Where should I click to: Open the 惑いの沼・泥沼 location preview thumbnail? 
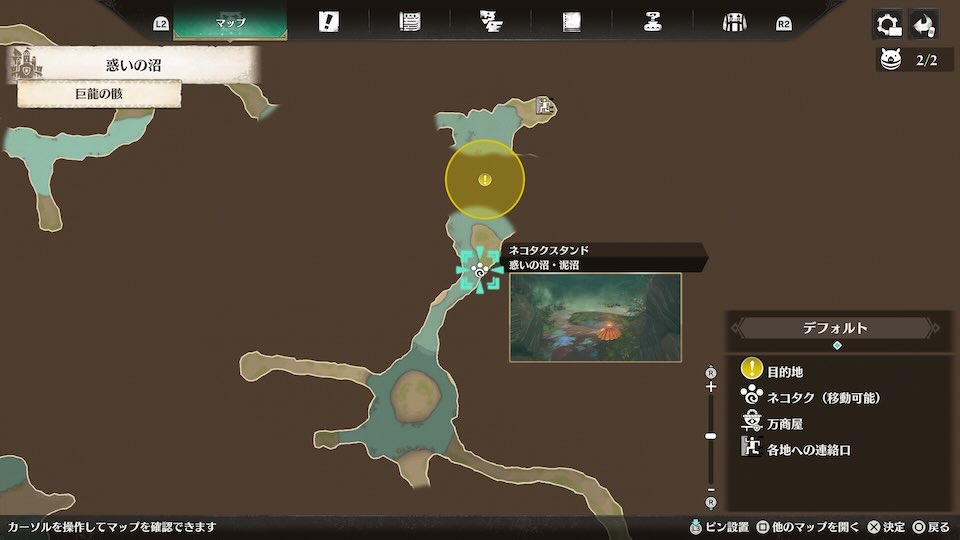[x=595, y=317]
